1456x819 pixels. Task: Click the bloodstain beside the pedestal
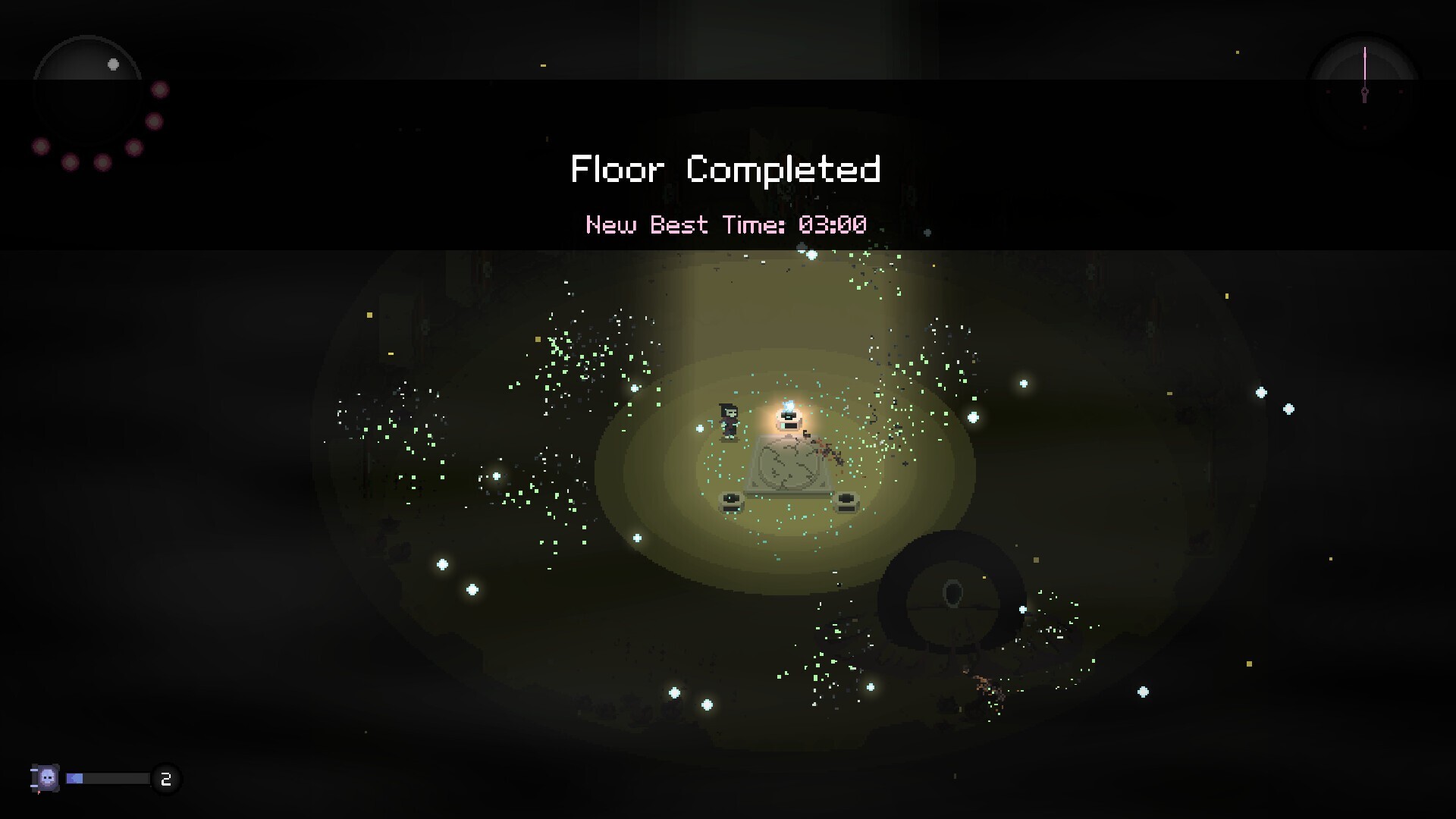point(826,452)
